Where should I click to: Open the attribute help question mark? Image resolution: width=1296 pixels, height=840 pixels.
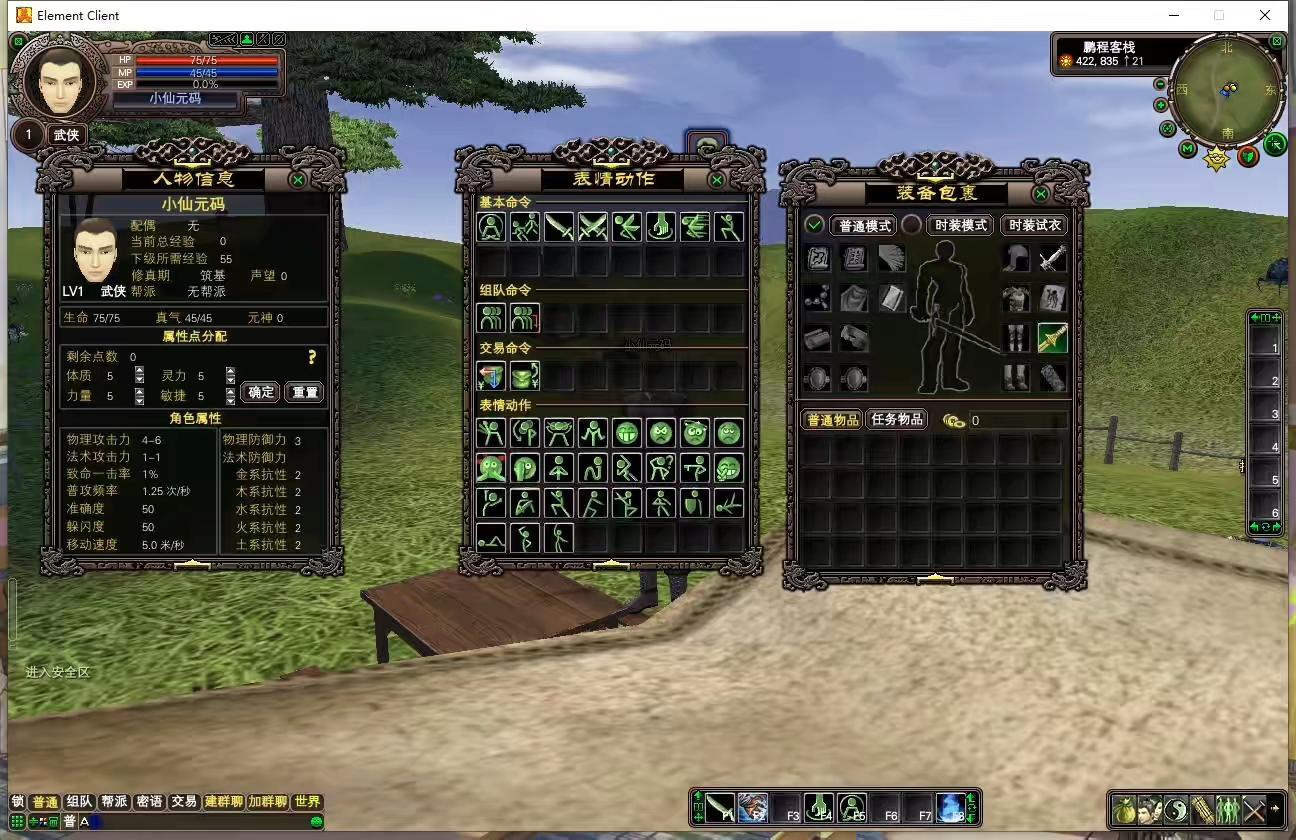[x=312, y=357]
